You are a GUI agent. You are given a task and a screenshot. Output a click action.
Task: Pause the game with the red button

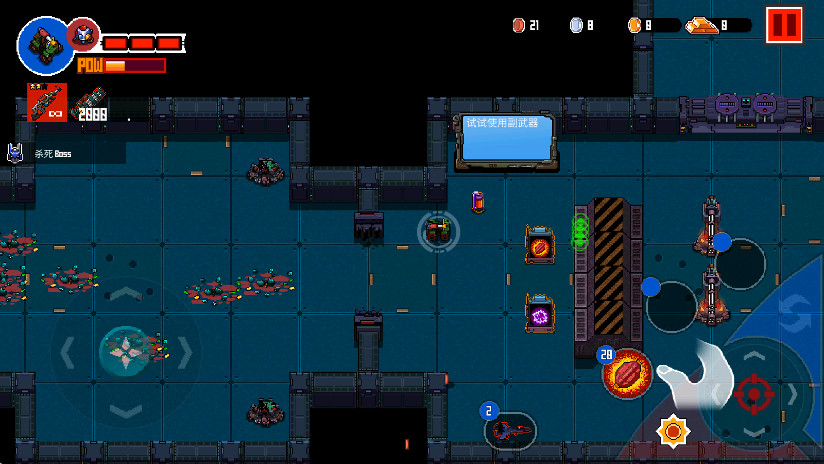point(784,25)
